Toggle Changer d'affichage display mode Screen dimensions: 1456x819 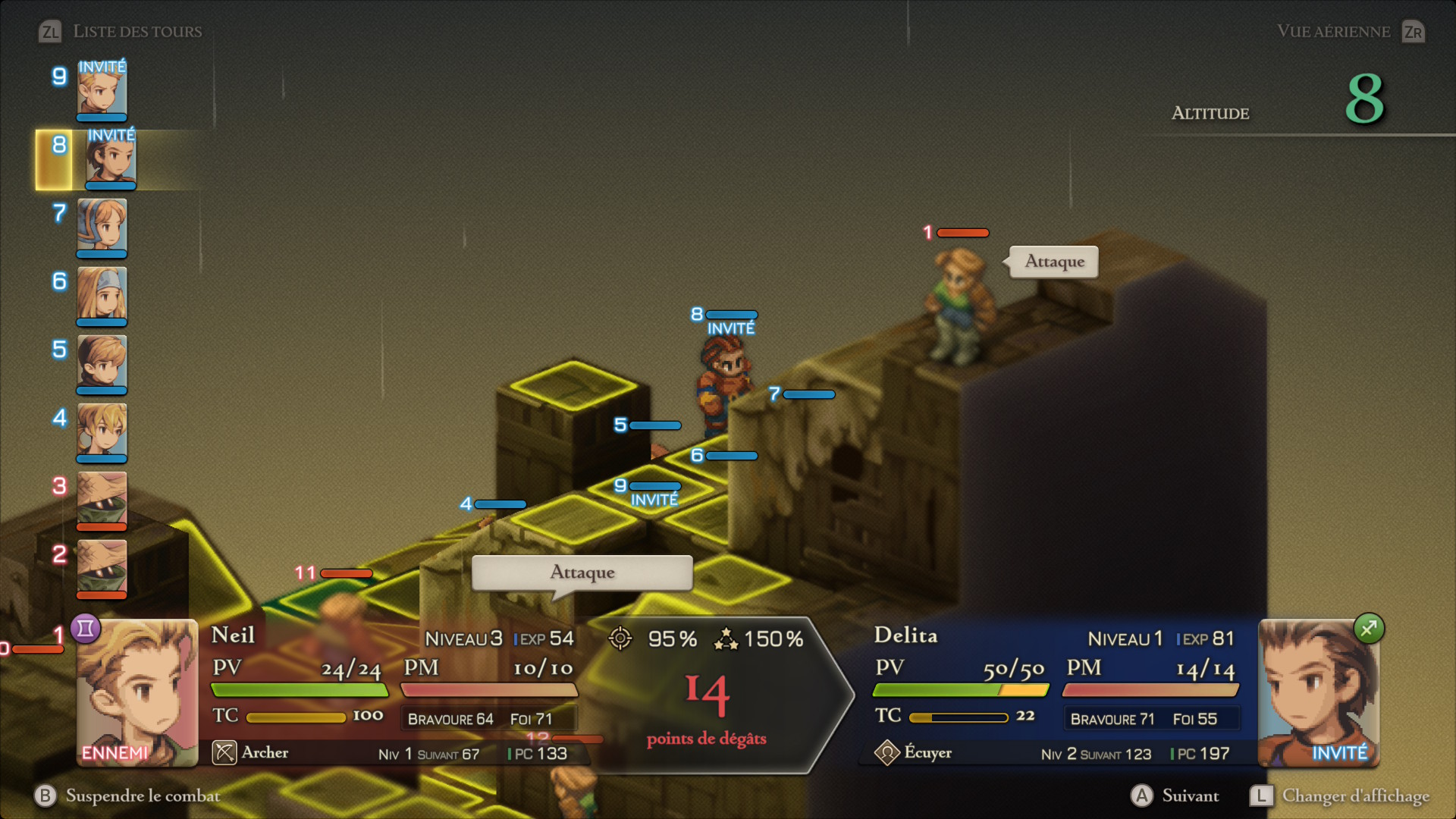pos(1340,795)
